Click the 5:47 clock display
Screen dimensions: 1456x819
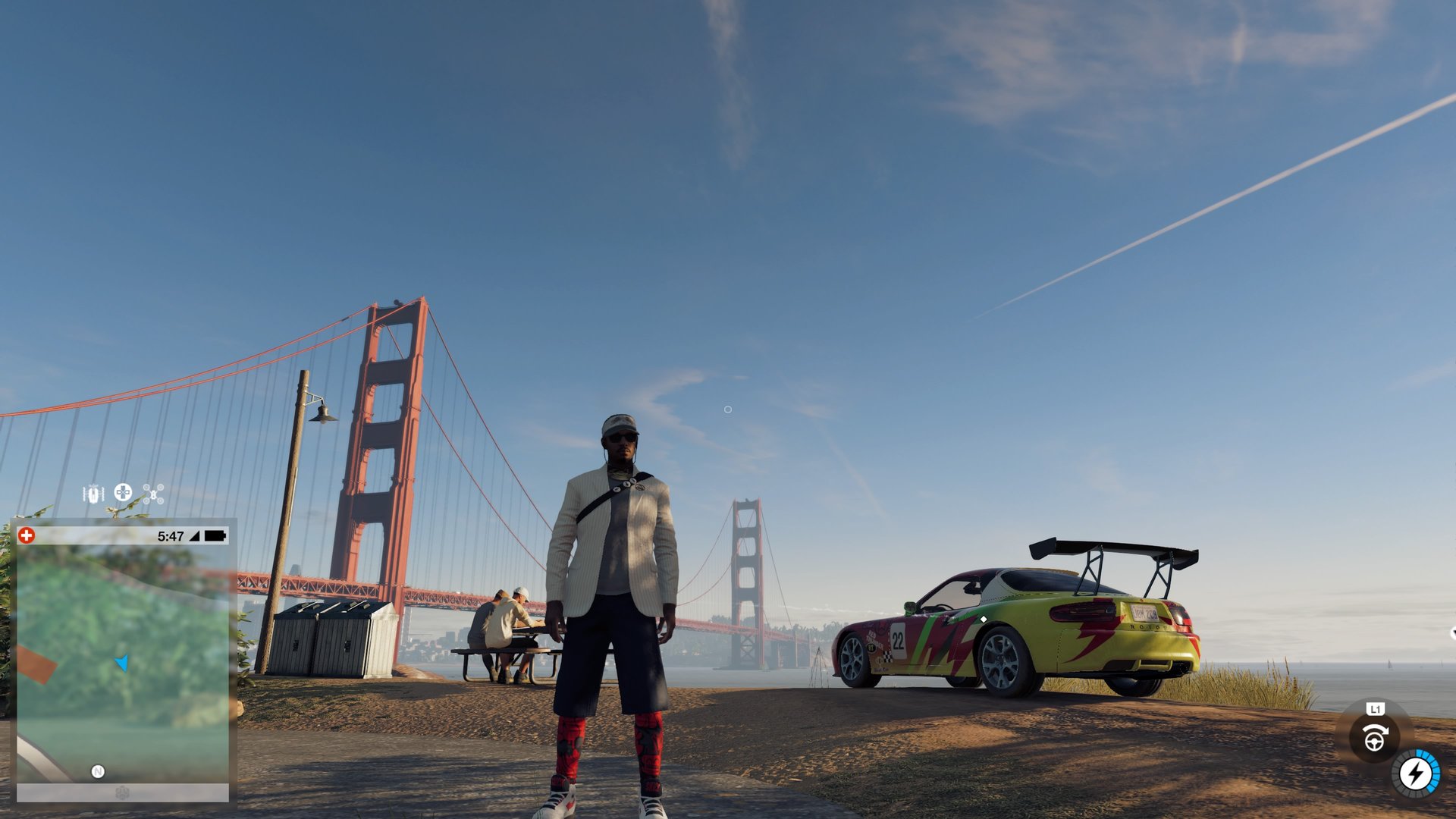(170, 535)
